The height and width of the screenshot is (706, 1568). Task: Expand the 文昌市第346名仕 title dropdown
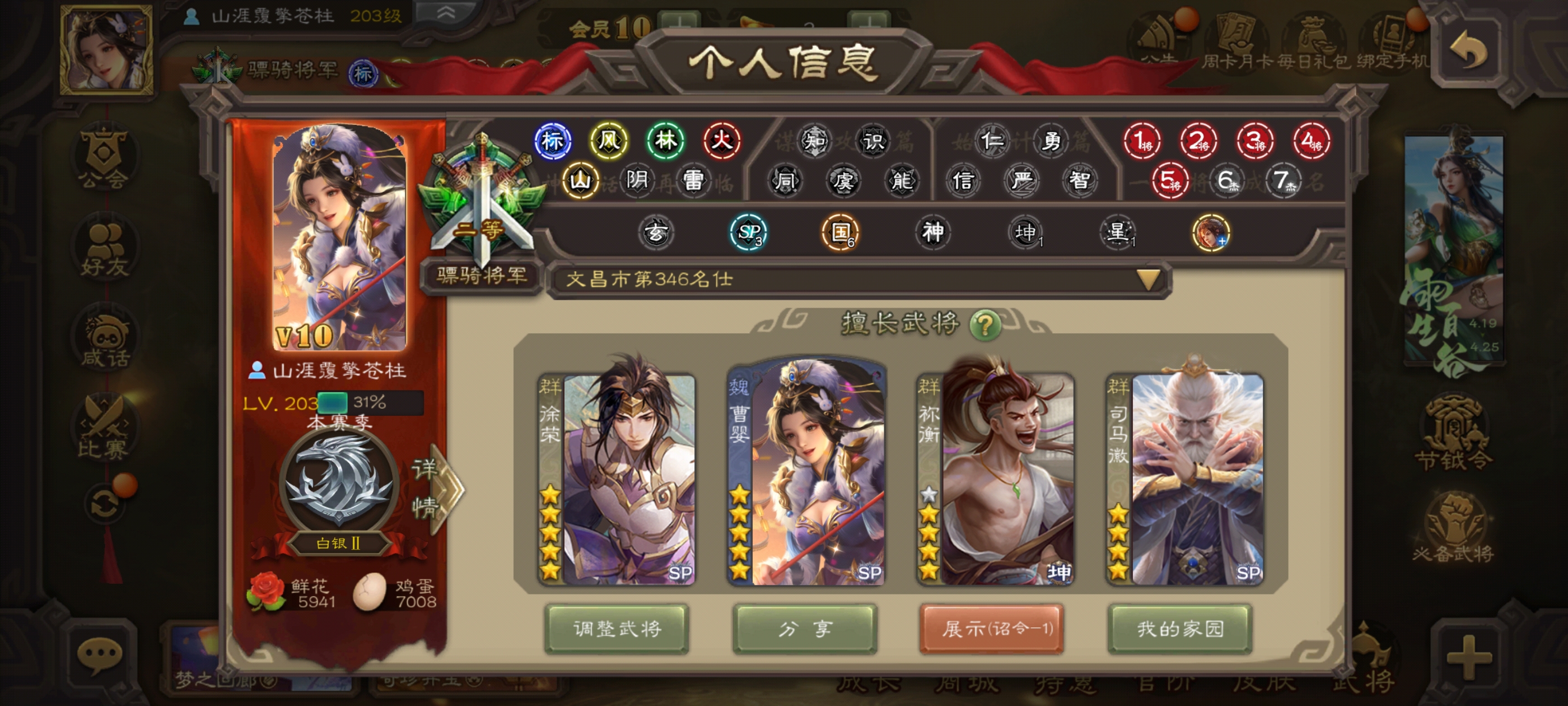(1148, 280)
